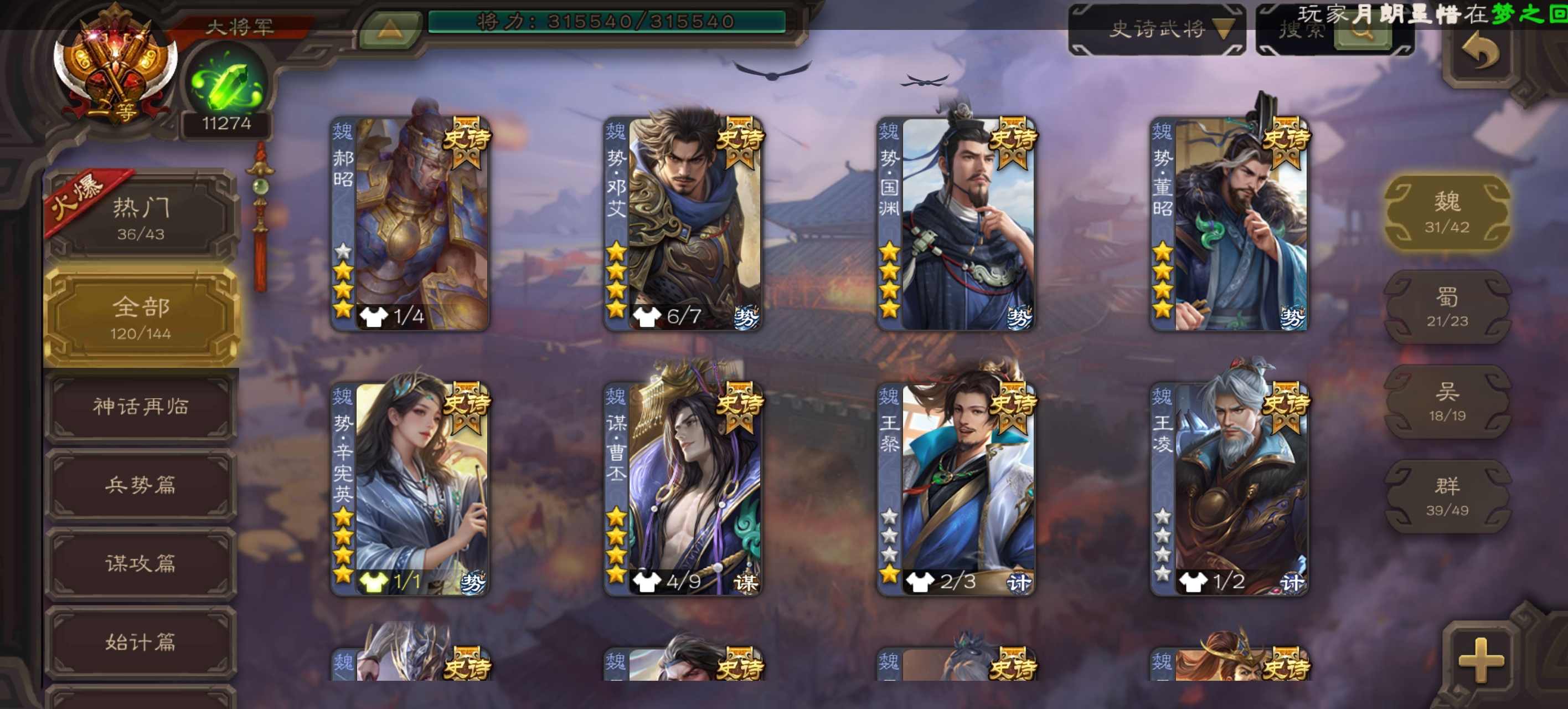This screenshot has width=1568, height=709.
Task: Select the 郝昭 general card
Action: 410,224
